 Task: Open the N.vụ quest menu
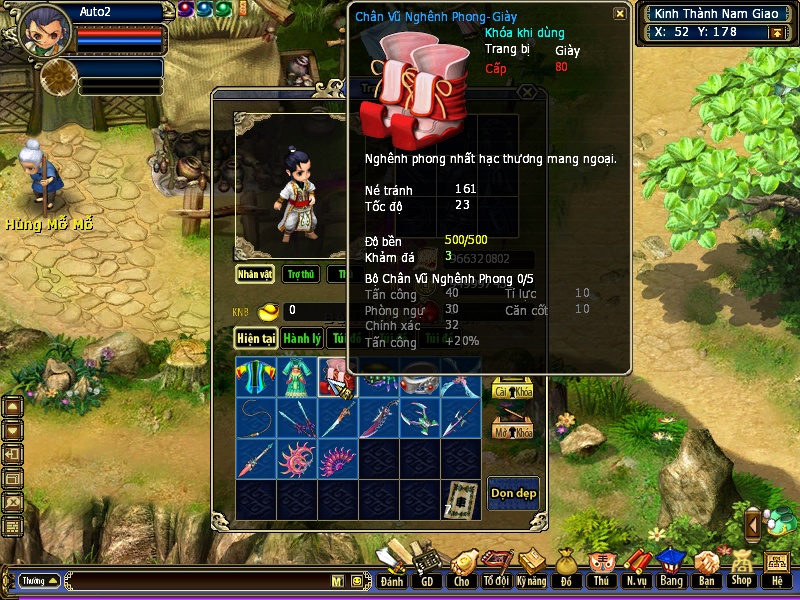635,568
